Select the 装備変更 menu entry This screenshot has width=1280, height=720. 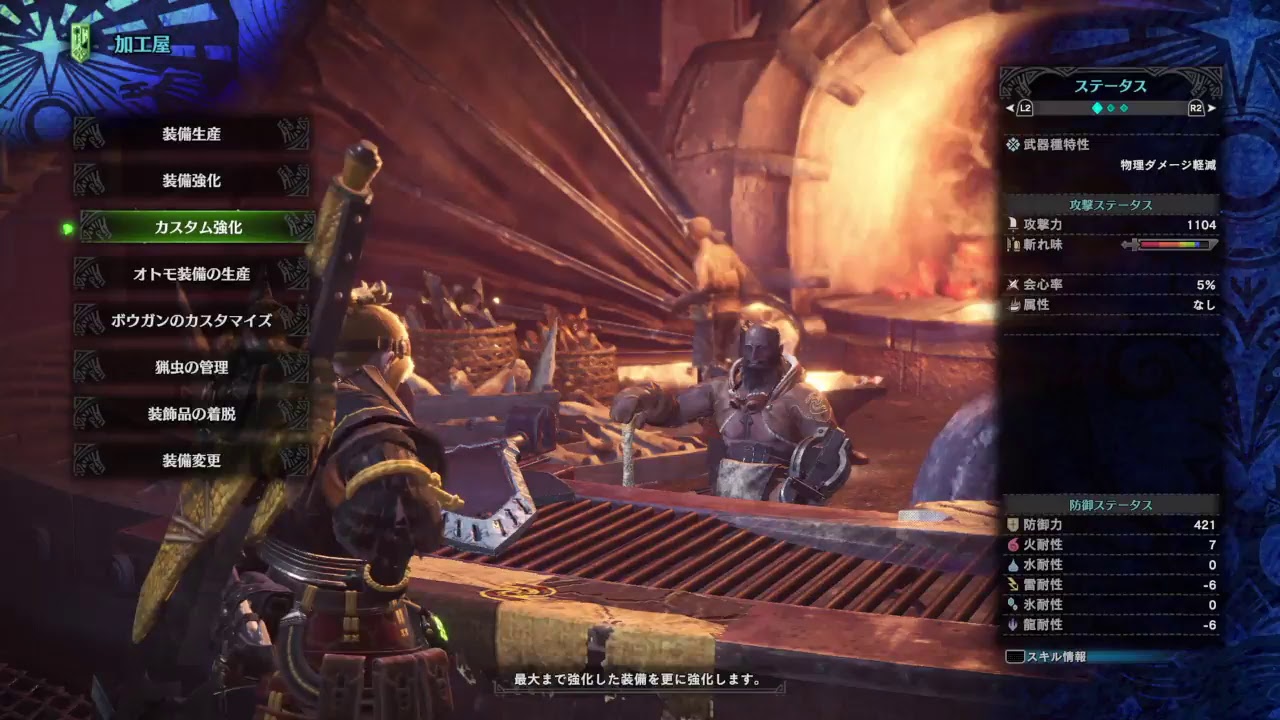[x=191, y=461]
